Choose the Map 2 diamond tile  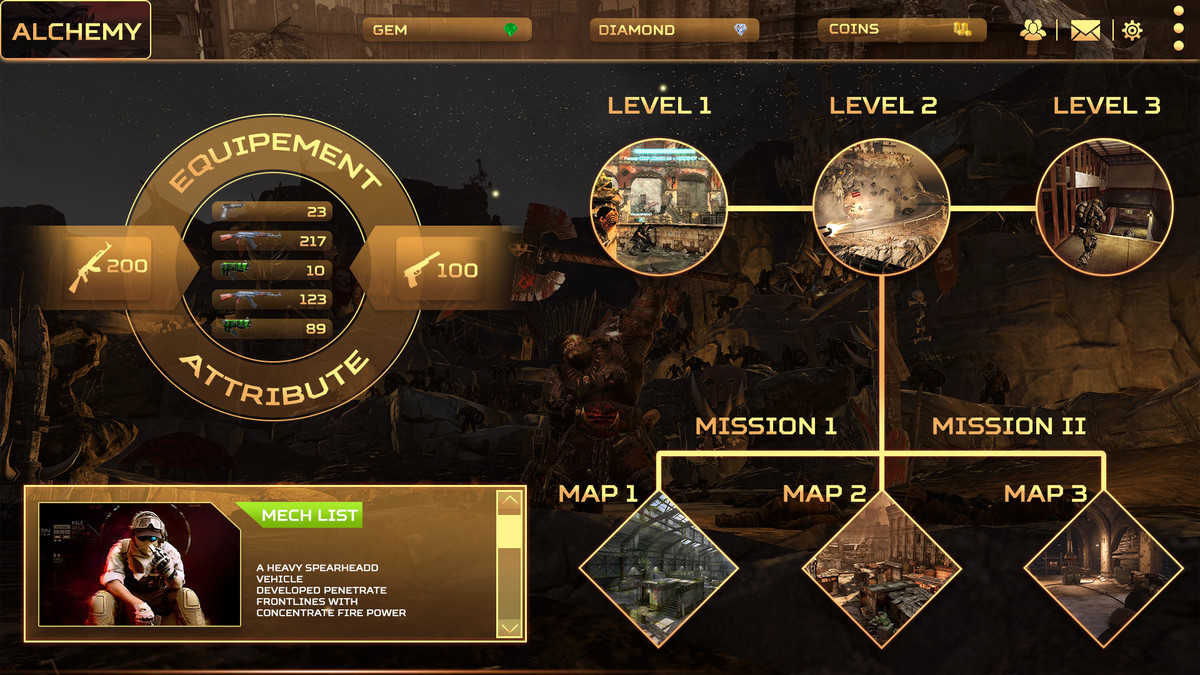click(x=881, y=569)
